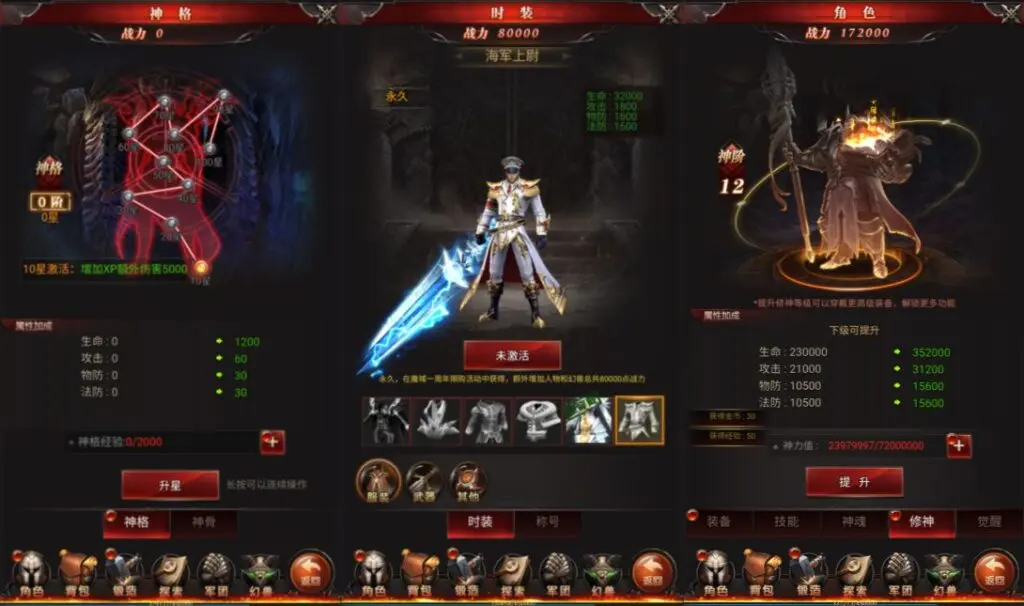1024x606 pixels.
Task: Switch to the 觉醒 awakening tab
Action: click(988, 522)
